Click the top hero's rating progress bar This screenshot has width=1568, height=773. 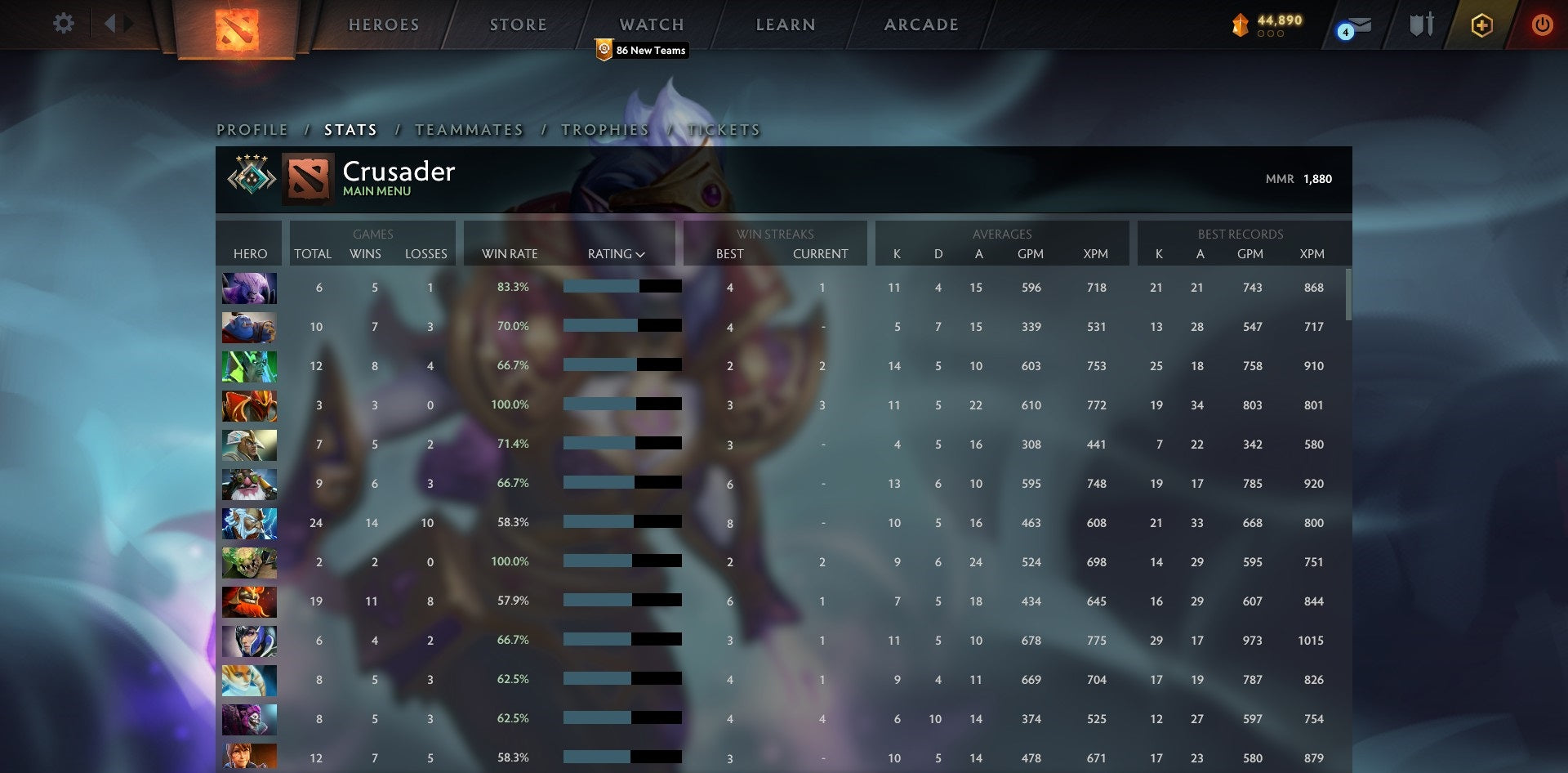coord(621,287)
